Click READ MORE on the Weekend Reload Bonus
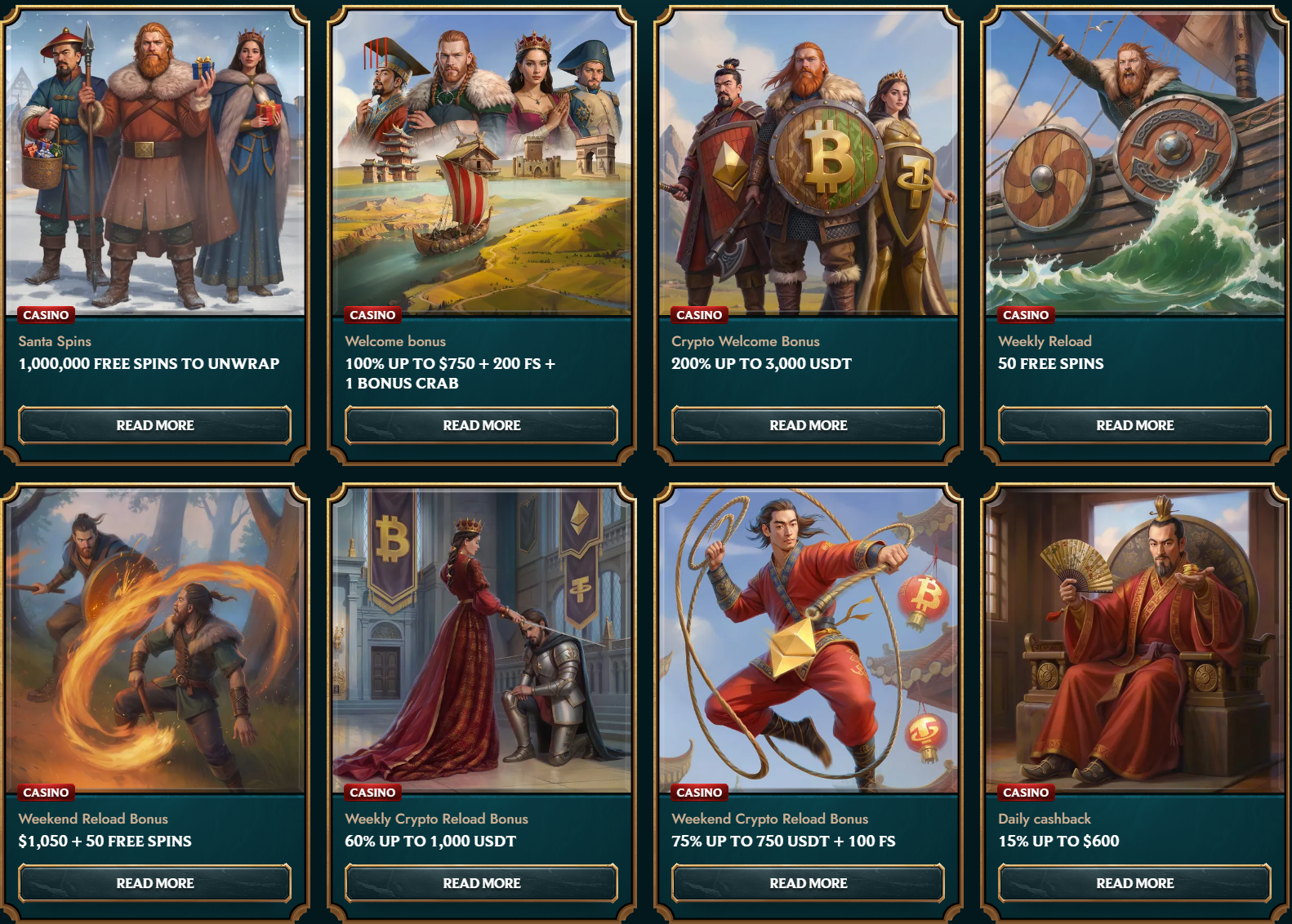The height and width of the screenshot is (924, 1292). (155, 883)
